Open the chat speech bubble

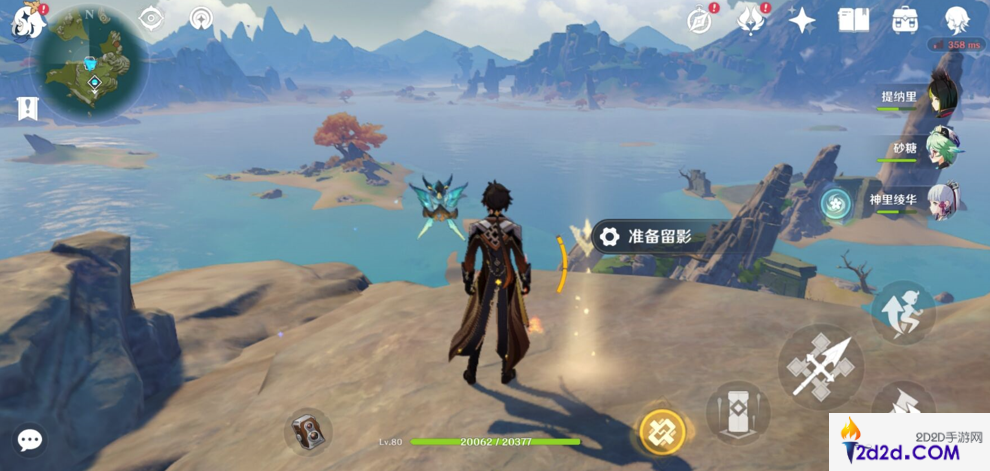(30, 440)
